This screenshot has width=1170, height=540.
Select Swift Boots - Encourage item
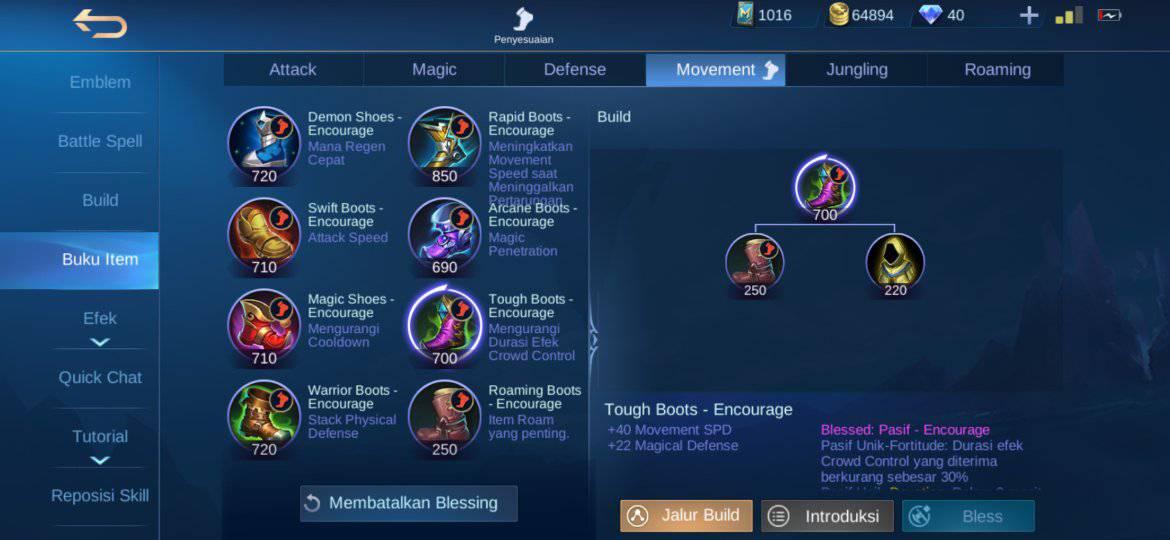pos(264,234)
